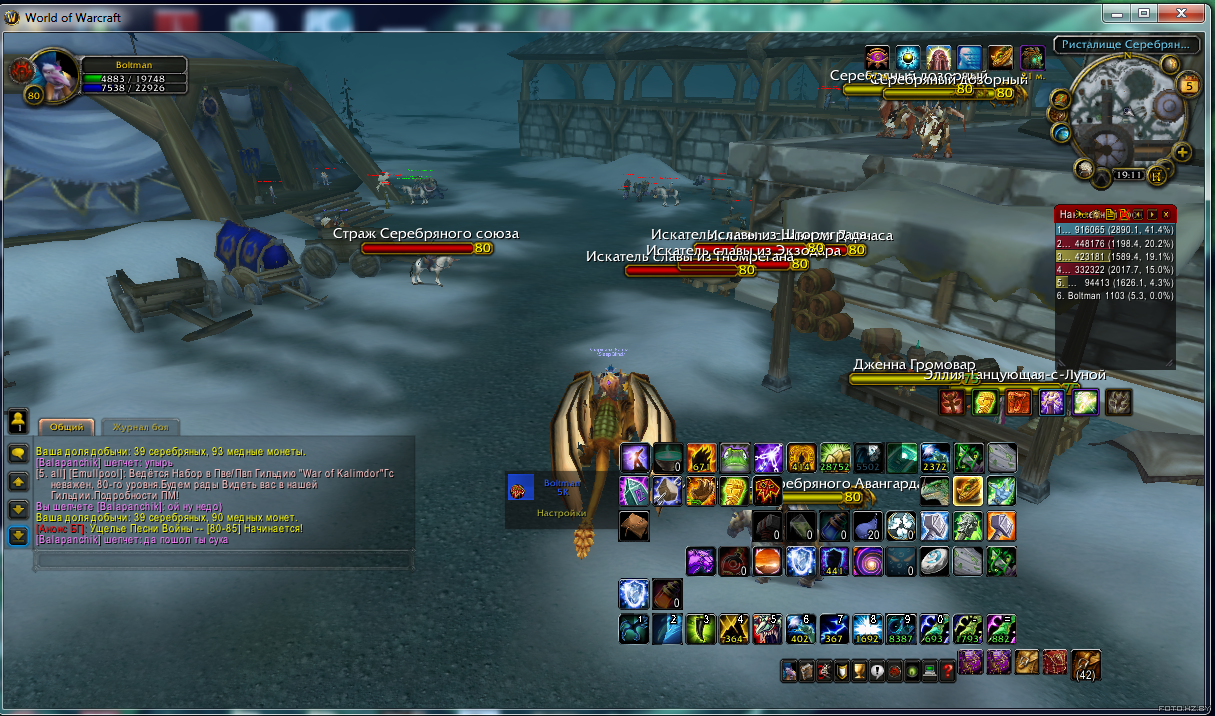The height and width of the screenshot is (716, 1215).
Task: Click the Ристалище Серебрян zone name header
Action: point(1126,45)
